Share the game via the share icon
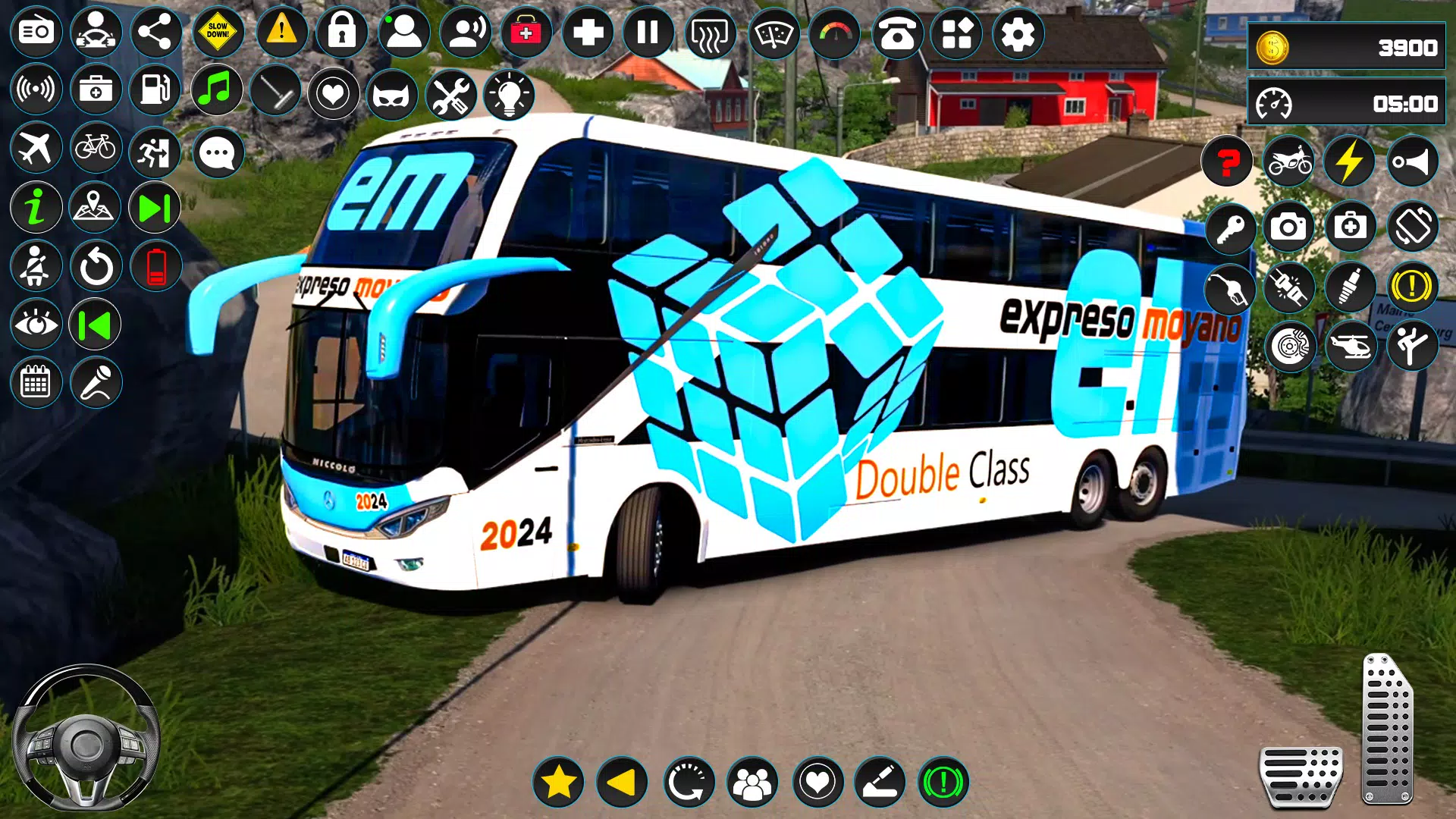1456x819 pixels. tap(155, 33)
